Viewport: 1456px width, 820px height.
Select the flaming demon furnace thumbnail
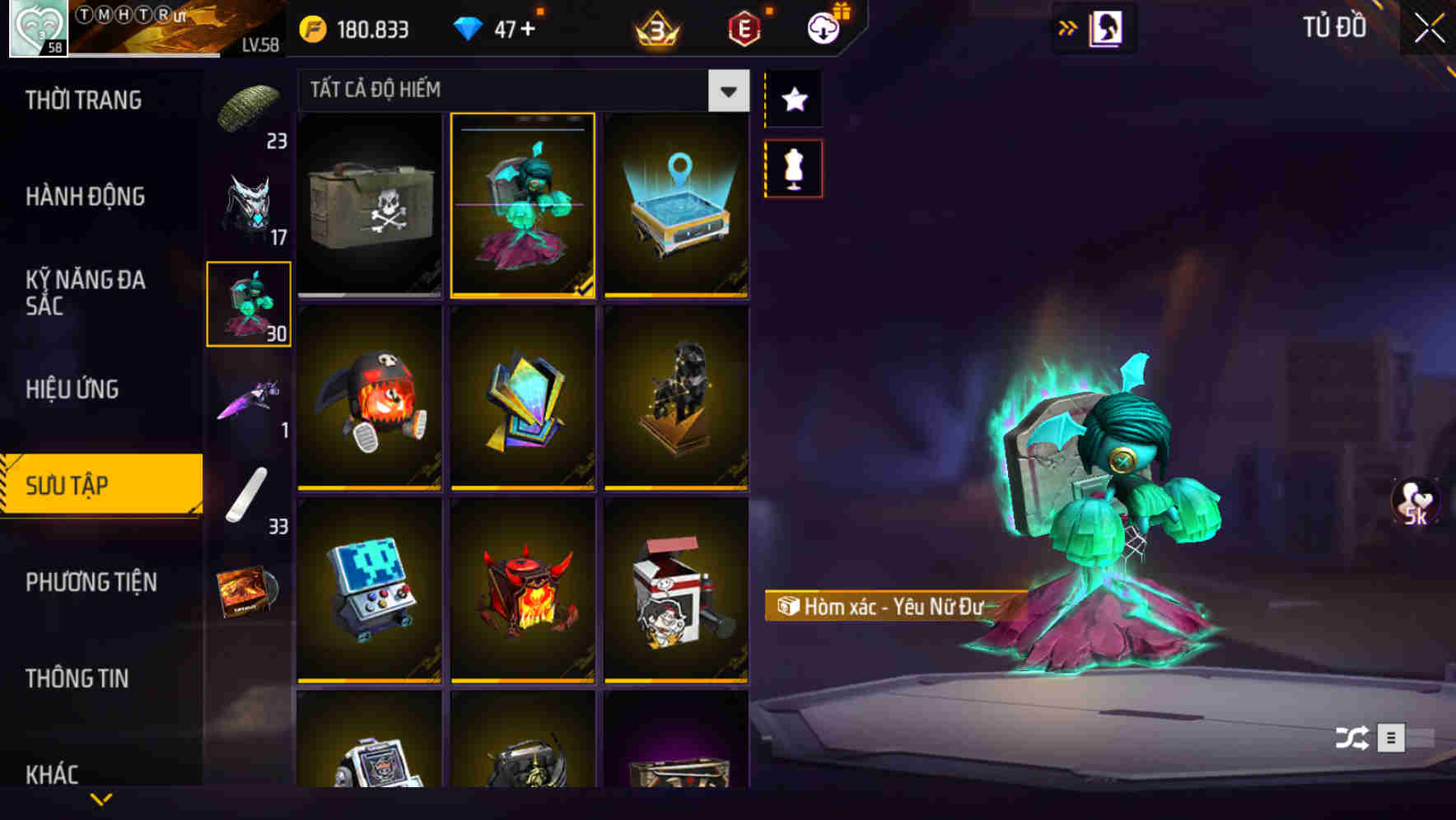[x=523, y=591]
